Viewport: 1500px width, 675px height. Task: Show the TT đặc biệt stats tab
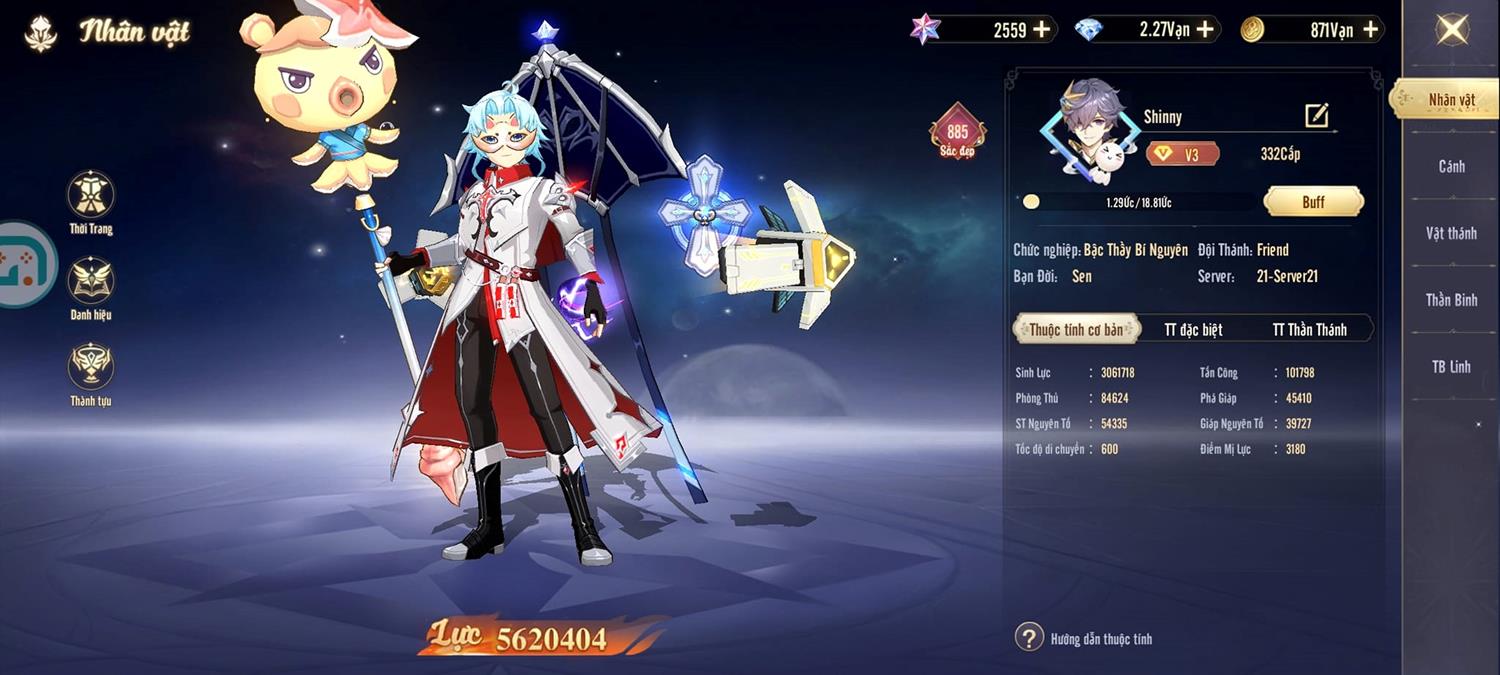tap(1193, 329)
